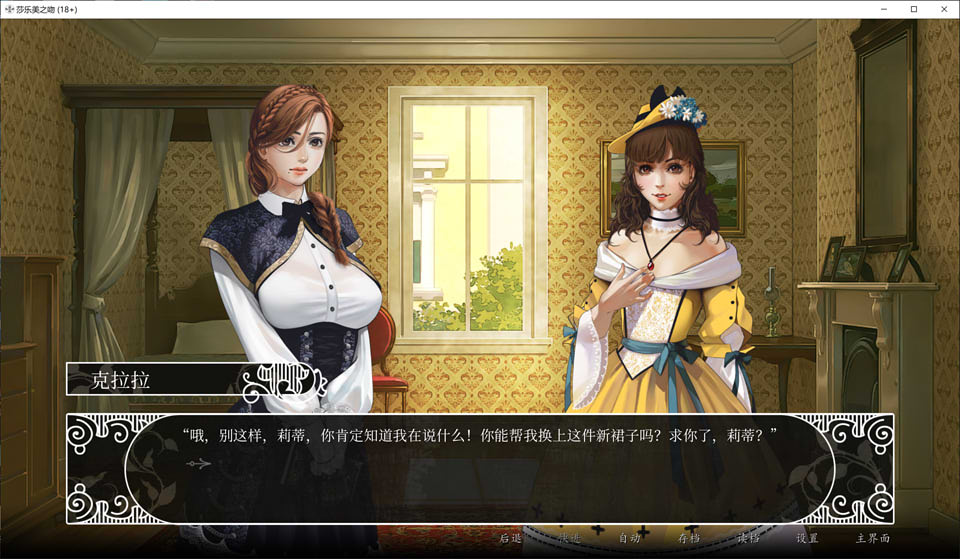Toggle 自动 auto-play mode

tap(629, 538)
